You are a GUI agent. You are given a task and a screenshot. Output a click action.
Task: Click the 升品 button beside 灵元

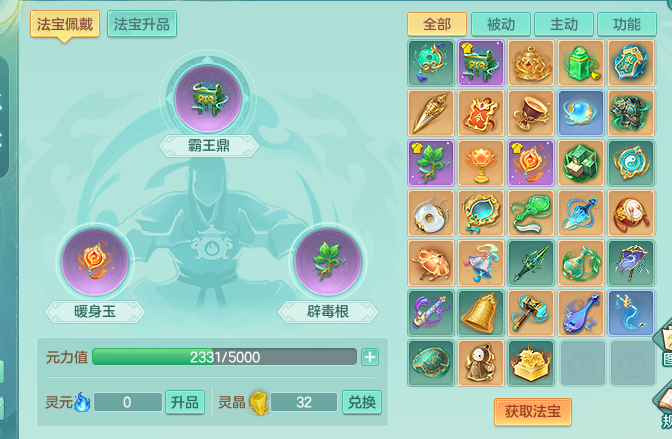(185, 402)
